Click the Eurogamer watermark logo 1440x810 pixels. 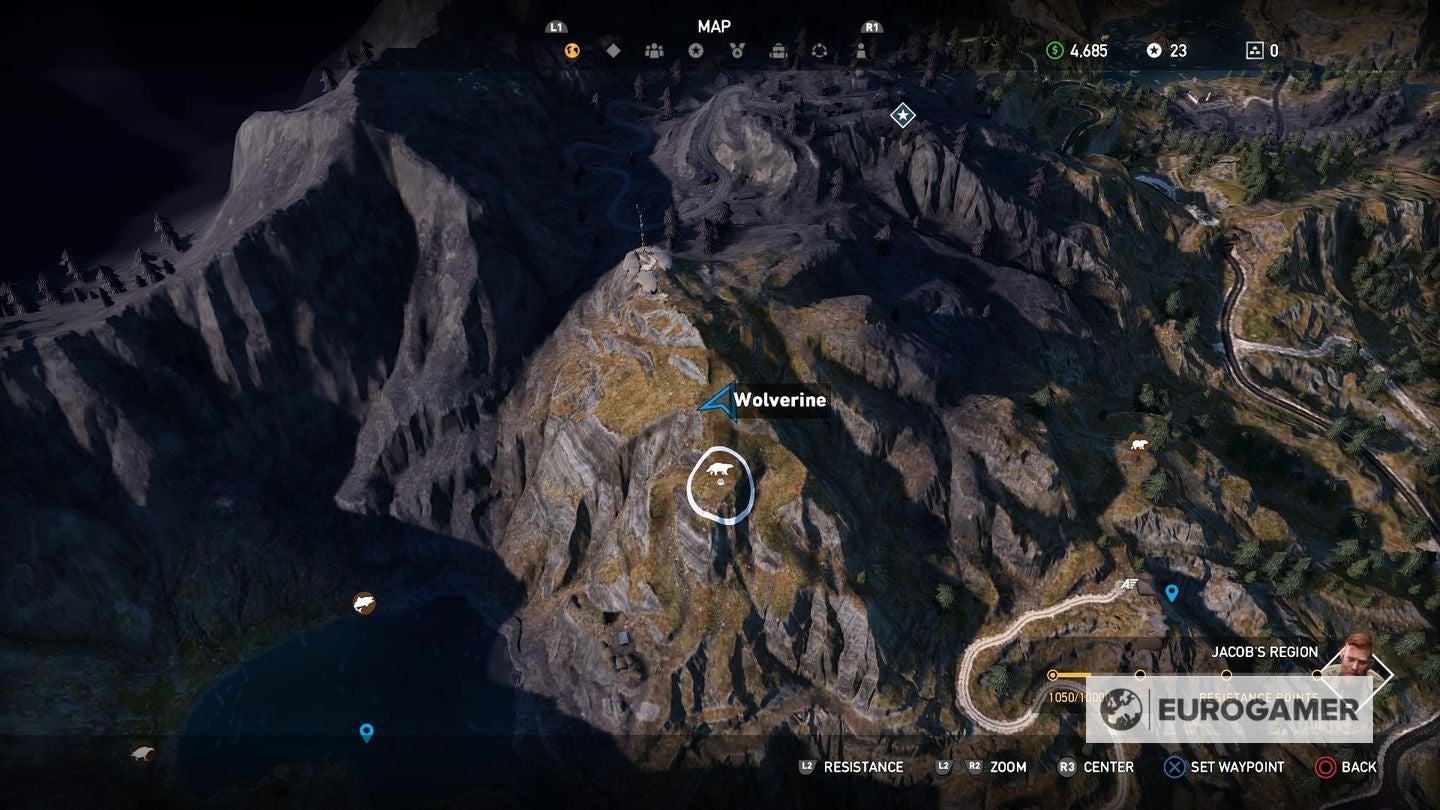tap(1229, 709)
